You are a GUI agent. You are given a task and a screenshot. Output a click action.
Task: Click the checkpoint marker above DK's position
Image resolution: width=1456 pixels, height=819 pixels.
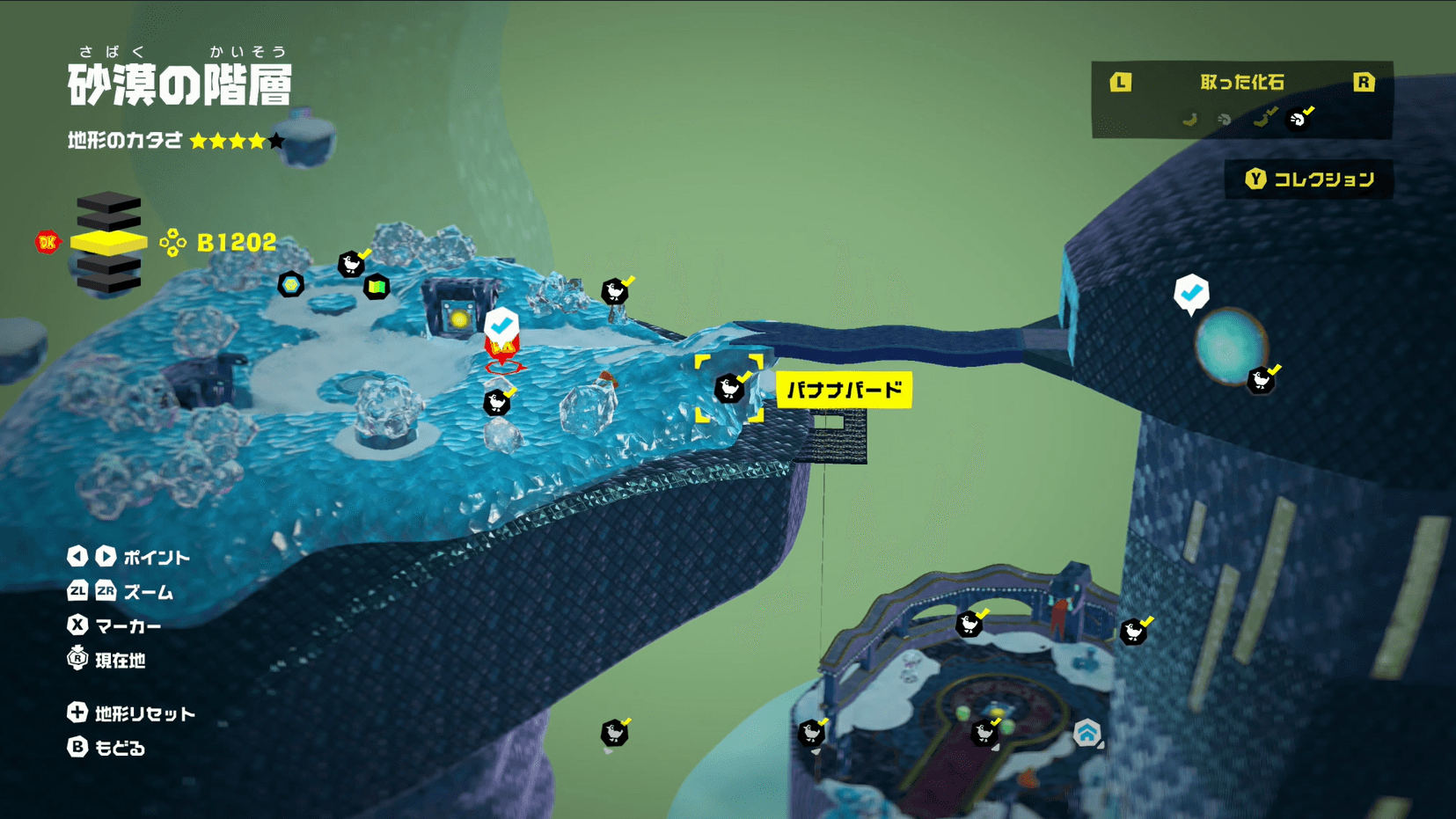click(x=501, y=324)
